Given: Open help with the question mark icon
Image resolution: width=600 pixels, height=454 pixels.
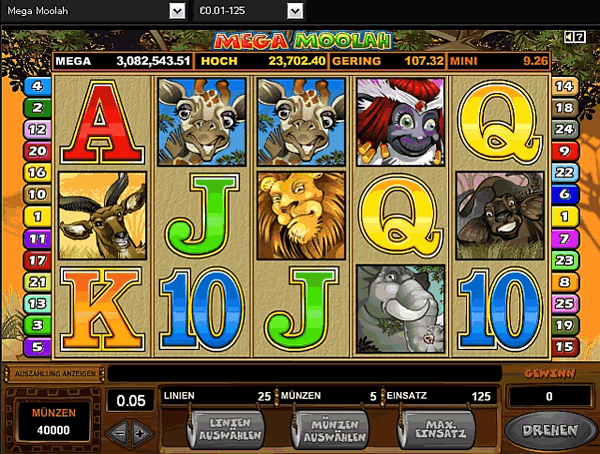Looking at the screenshot, I should [x=582, y=37].
